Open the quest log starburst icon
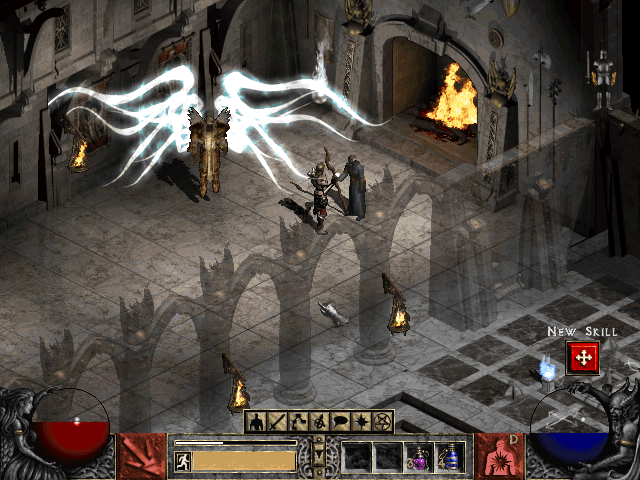The height and width of the screenshot is (480, 640). [x=363, y=422]
